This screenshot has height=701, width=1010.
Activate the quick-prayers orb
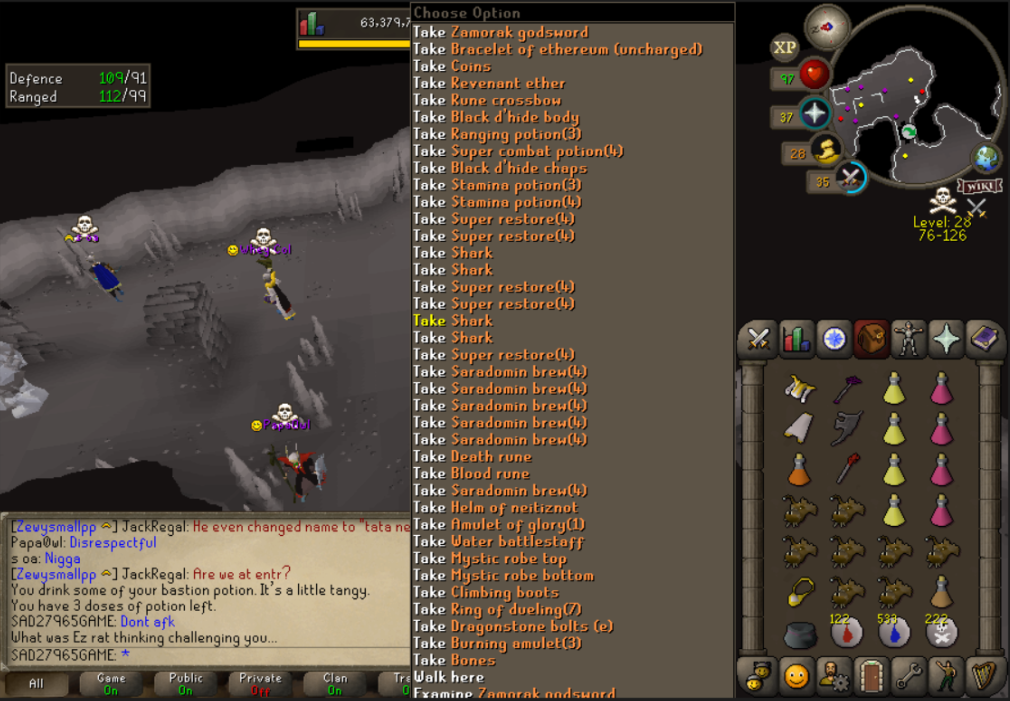[816, 114]
